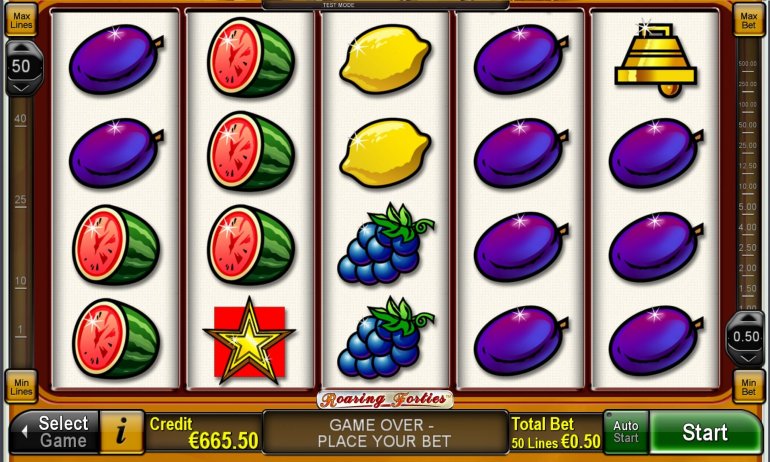Select the Min Bet button
The width and height of the screenshot is (770, 462).
(x=748, y=385)
